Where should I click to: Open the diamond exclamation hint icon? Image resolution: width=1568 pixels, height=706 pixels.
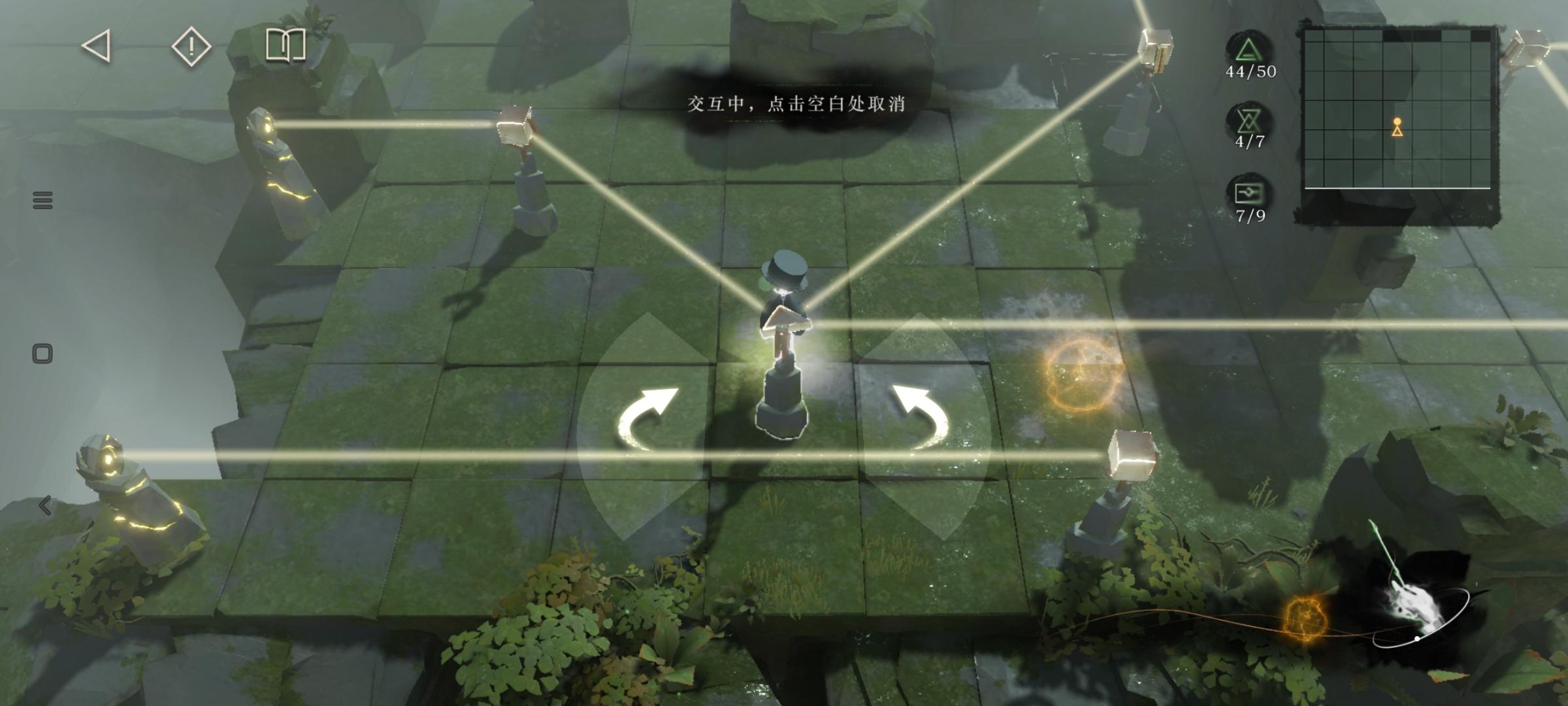pos(191,46)
